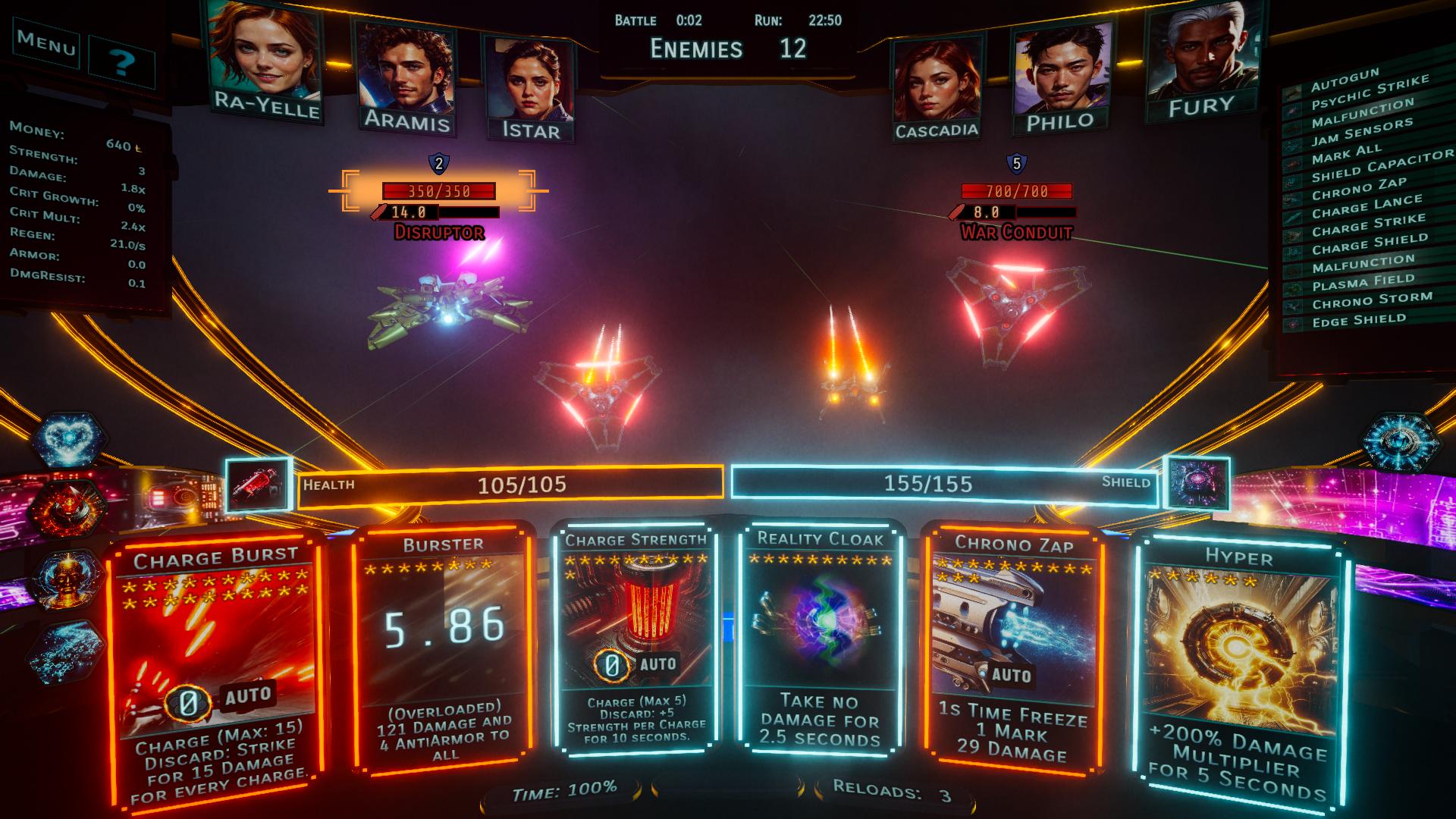This screenshot has width=1456, height=819.
Task: Play the Chrono Zap card
Action: (x=1012, y=645)
